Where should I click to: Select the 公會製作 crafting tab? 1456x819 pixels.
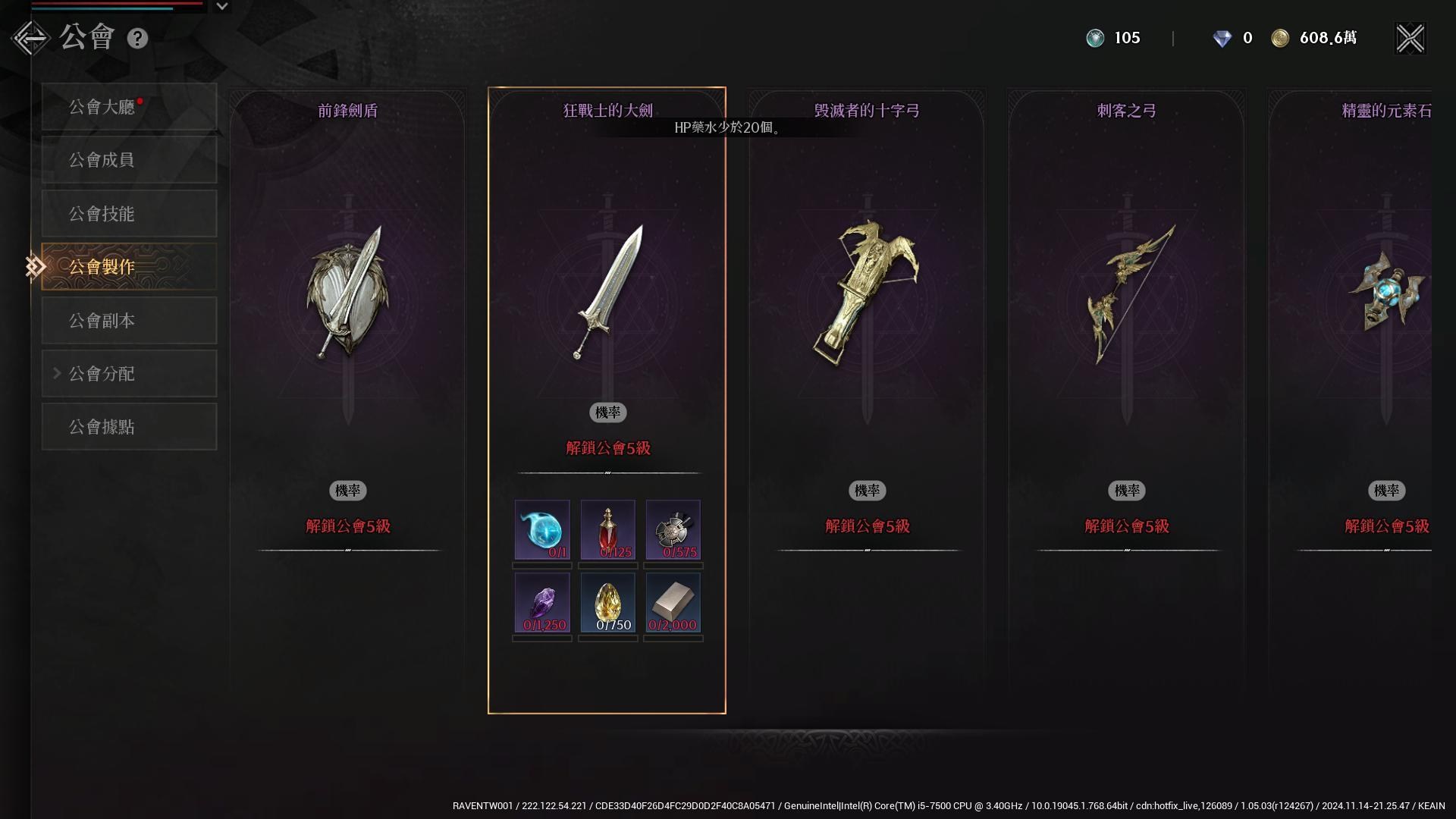pos(129,267)
